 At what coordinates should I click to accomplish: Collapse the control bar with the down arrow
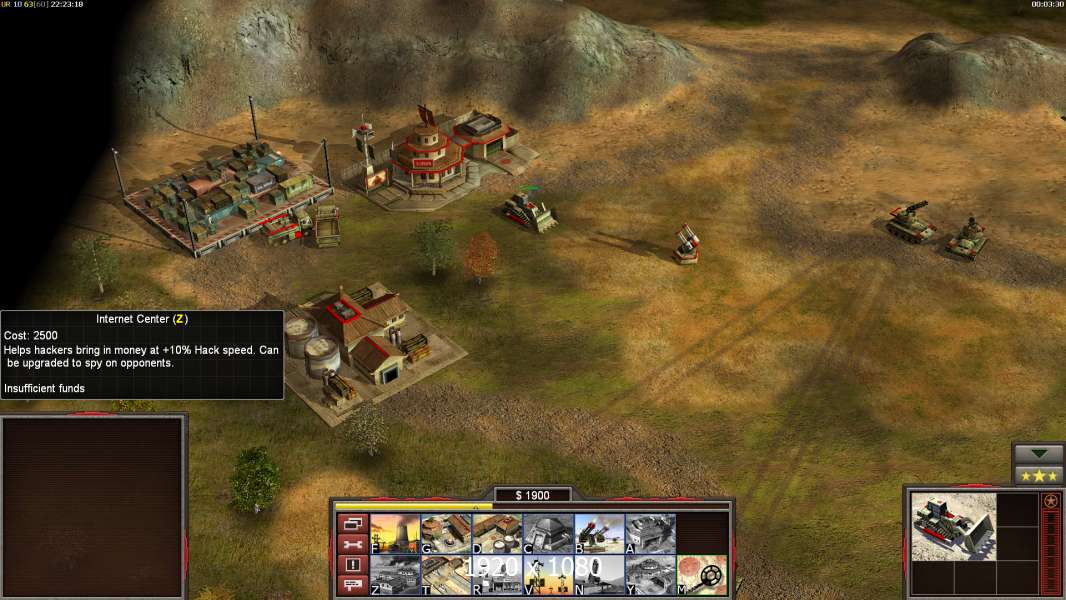click(x=1038, y=454)
